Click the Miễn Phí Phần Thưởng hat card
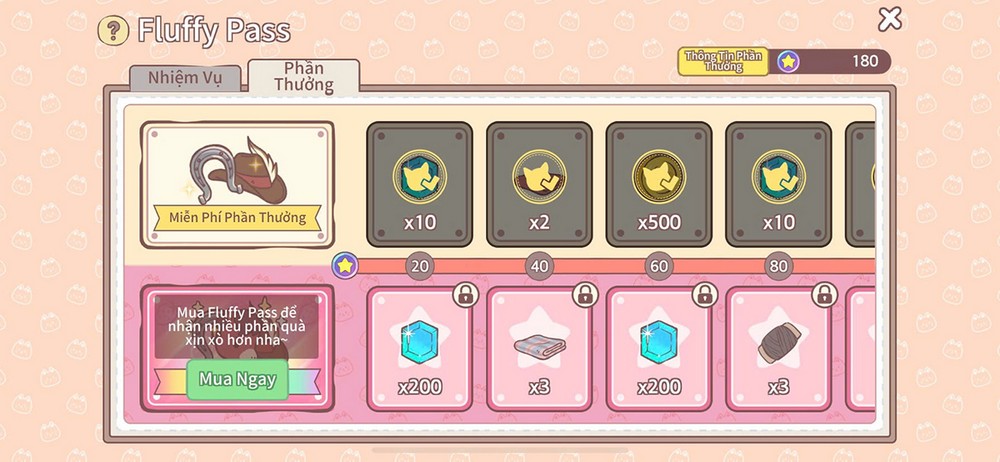 pyautogui.click(x=237, y=184)
